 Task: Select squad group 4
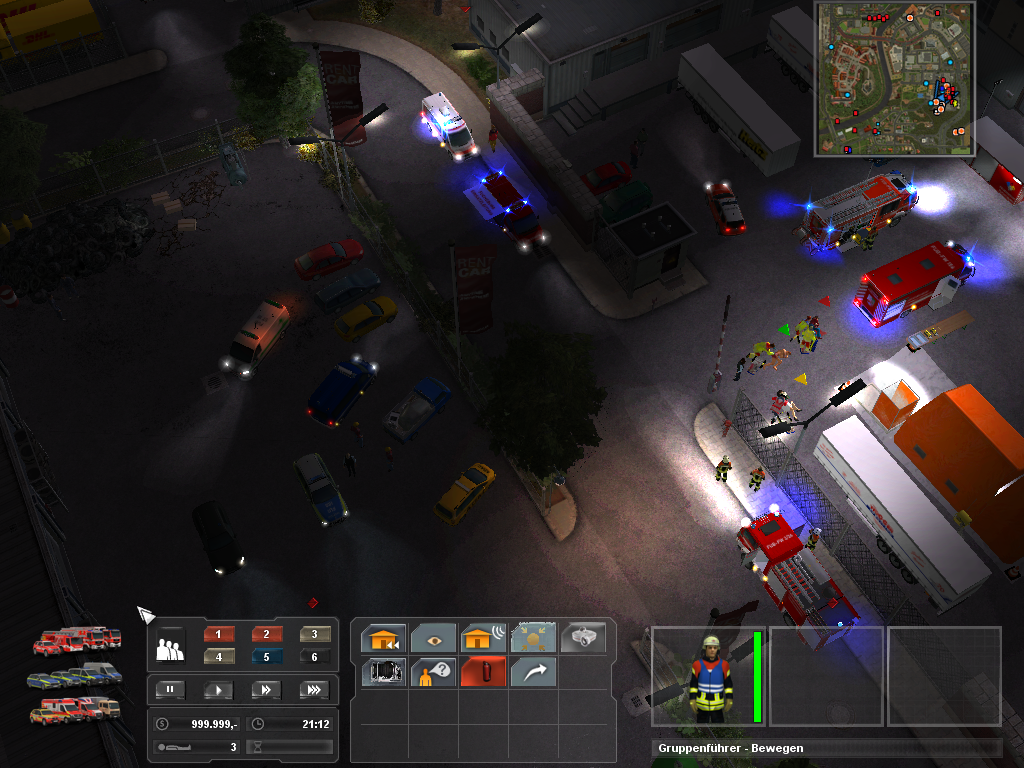pos(218,656)
